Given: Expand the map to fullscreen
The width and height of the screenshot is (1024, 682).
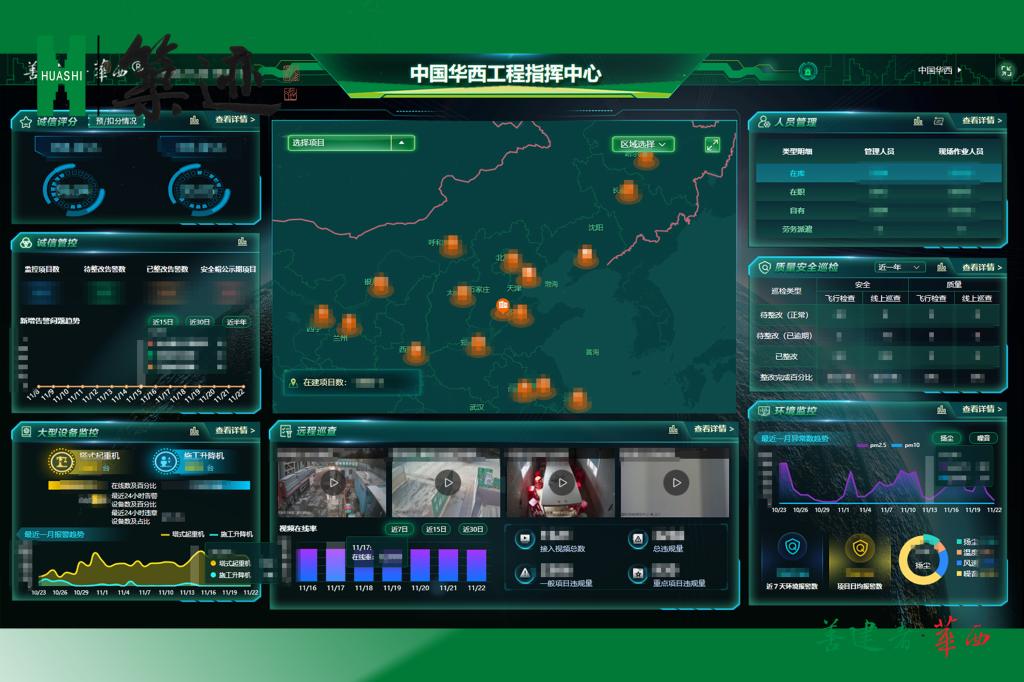Looking at the screenshot, I should point(712,144).
